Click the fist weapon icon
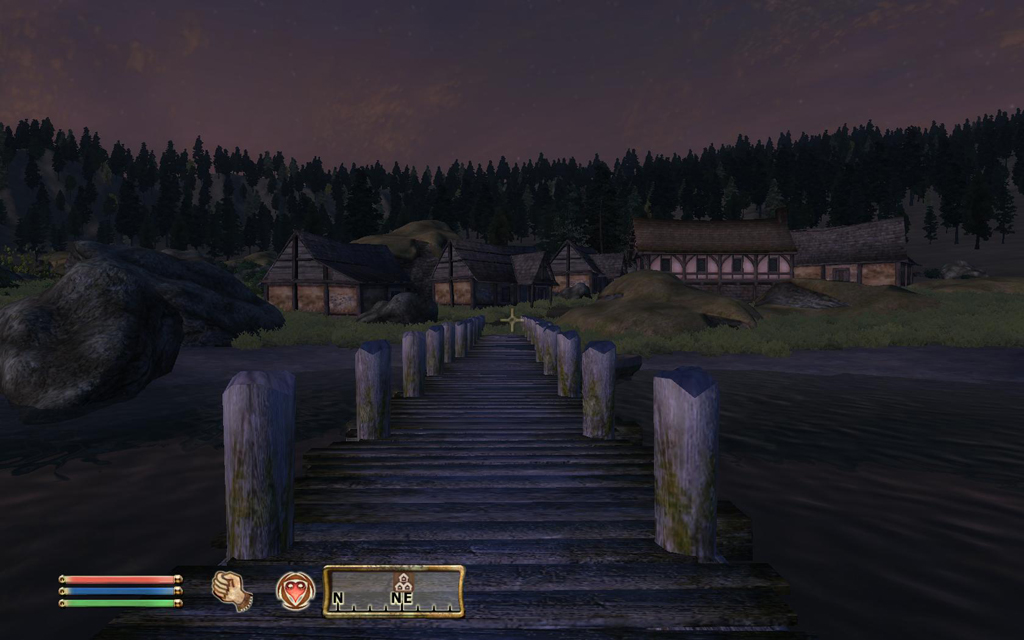The width and height of the screenshot is (1024, 640). [x=231, y=589]
